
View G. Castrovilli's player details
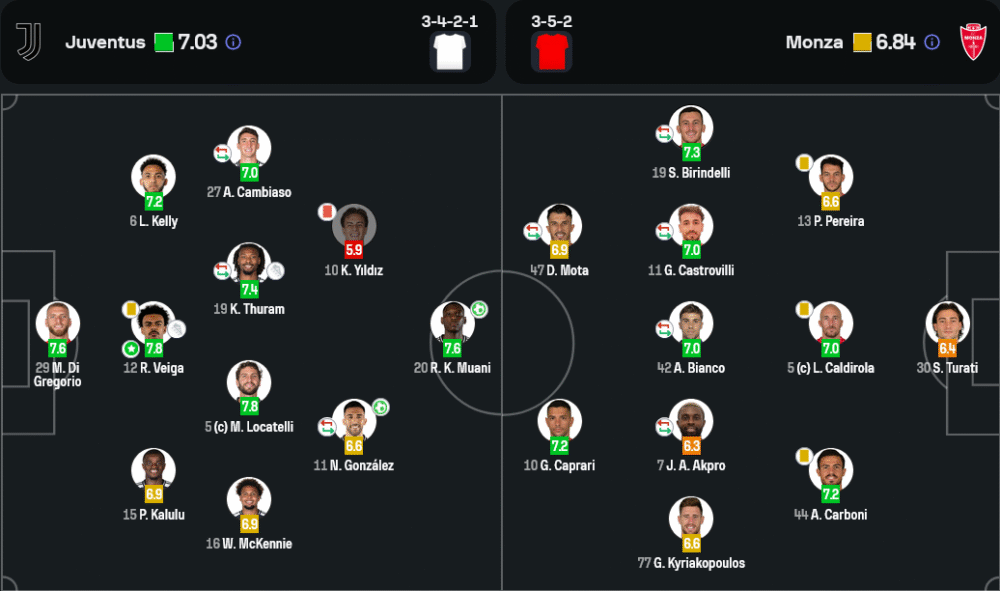691,226
